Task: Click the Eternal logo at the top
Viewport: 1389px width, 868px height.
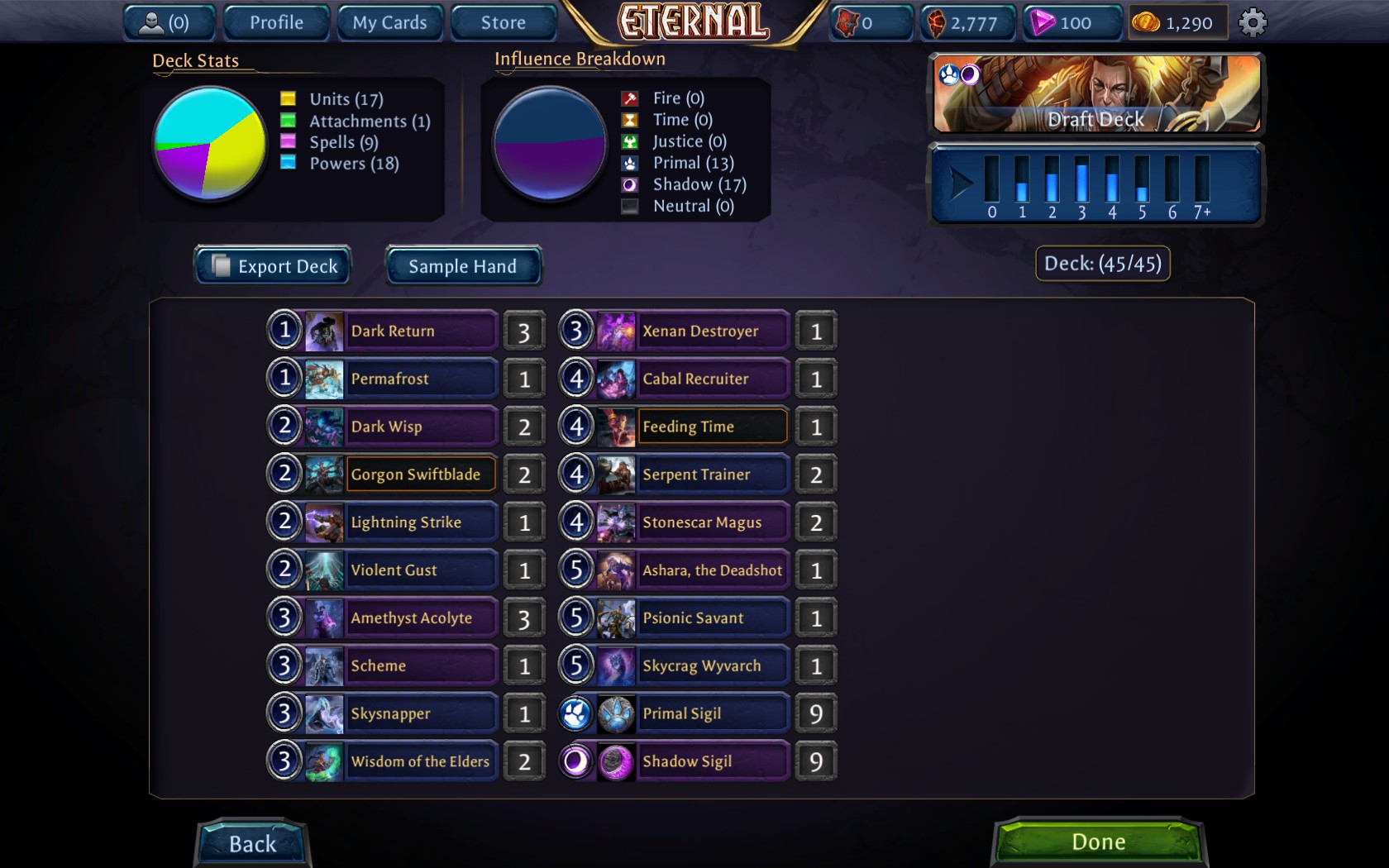Action: [x=693, y=21]
